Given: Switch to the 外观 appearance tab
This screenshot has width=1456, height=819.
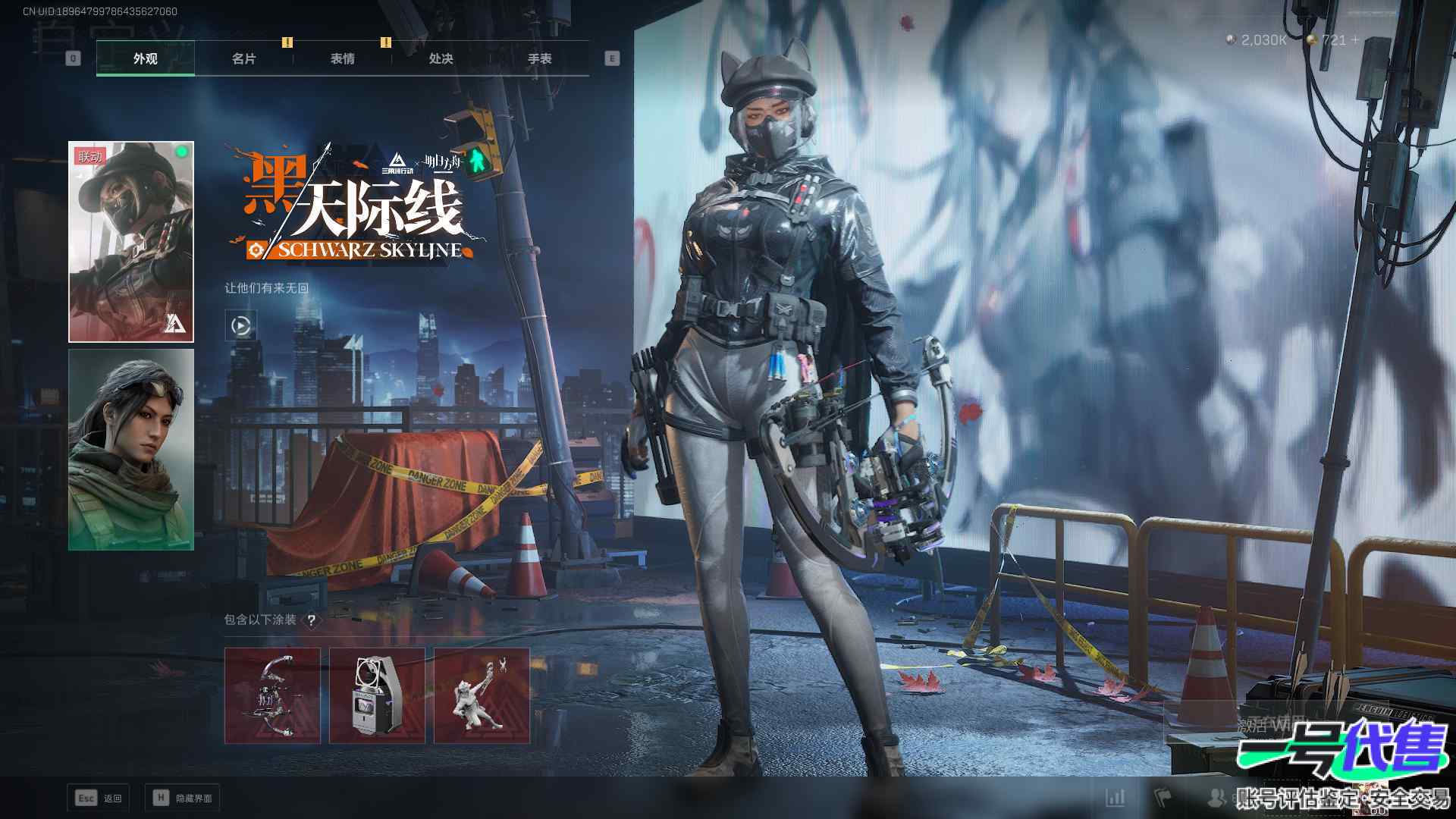Looking at the screenshot, I should (x=145, y=58).
